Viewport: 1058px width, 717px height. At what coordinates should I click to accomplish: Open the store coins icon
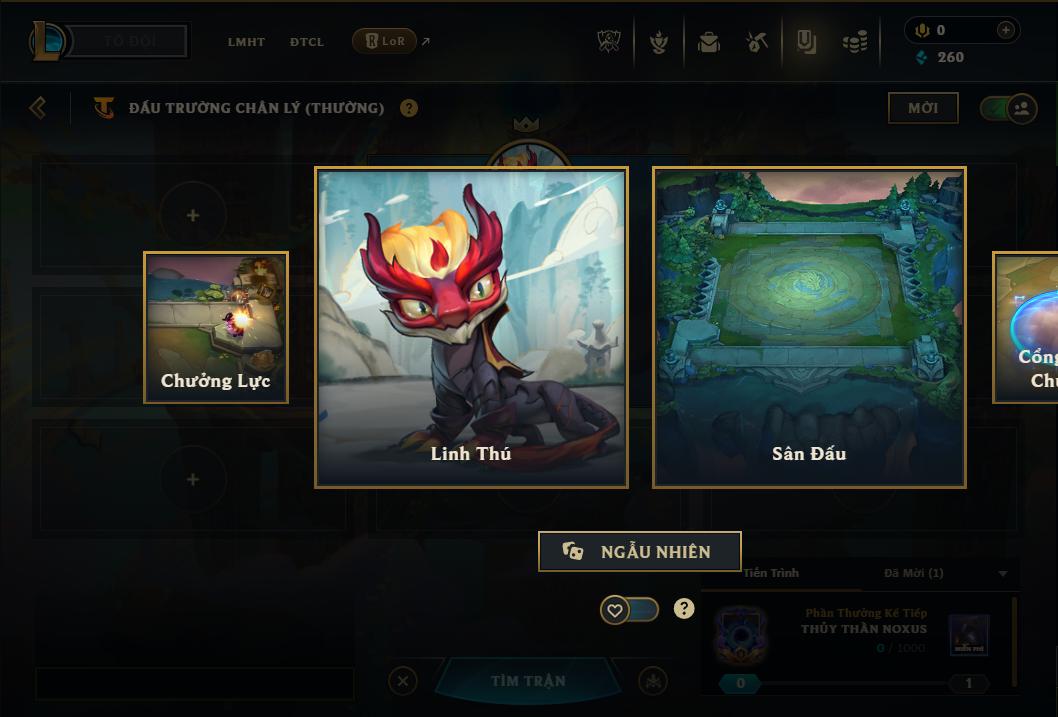tap(854, 42)
